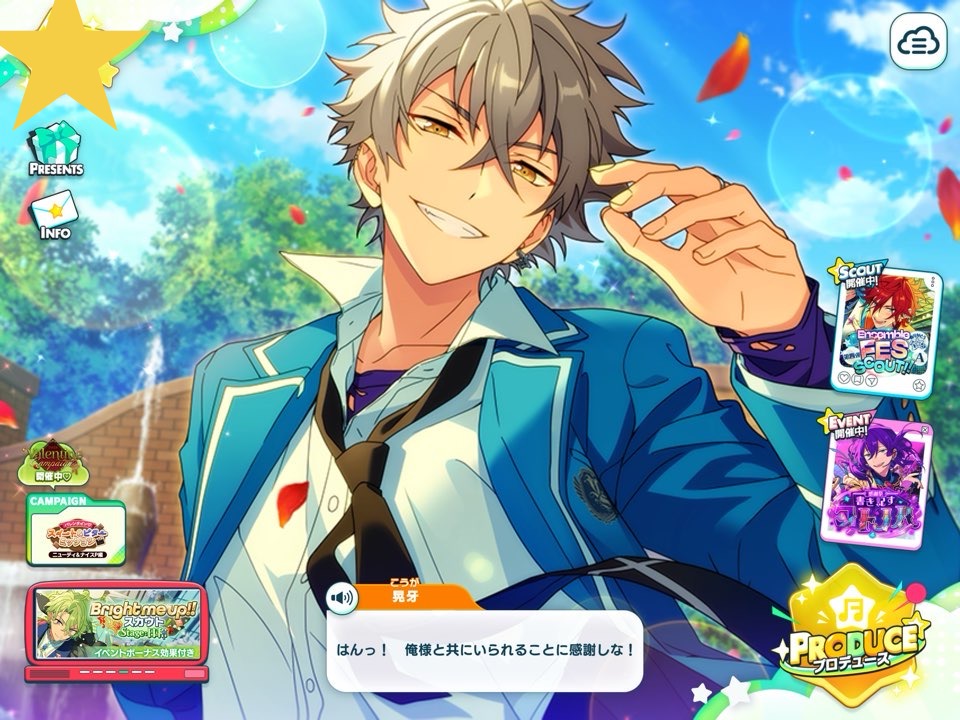Open the Campaign banner
This screenshot has height=720, width=960.
[76, 532]
